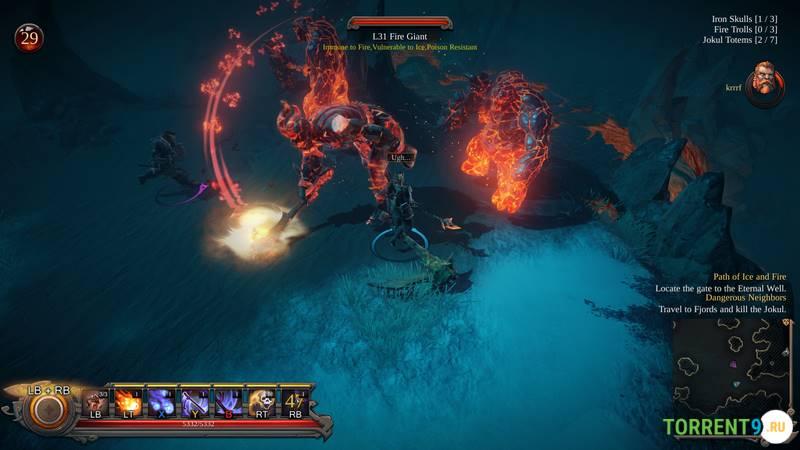Activate the golden skull ability icon
The width and height of the screenshot is (800, 450).
[x=262, y=402]
